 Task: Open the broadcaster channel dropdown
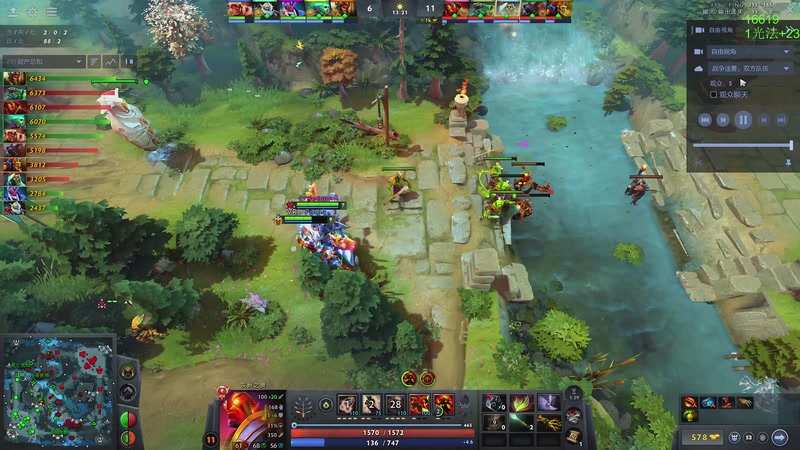(x=742, y=68)
